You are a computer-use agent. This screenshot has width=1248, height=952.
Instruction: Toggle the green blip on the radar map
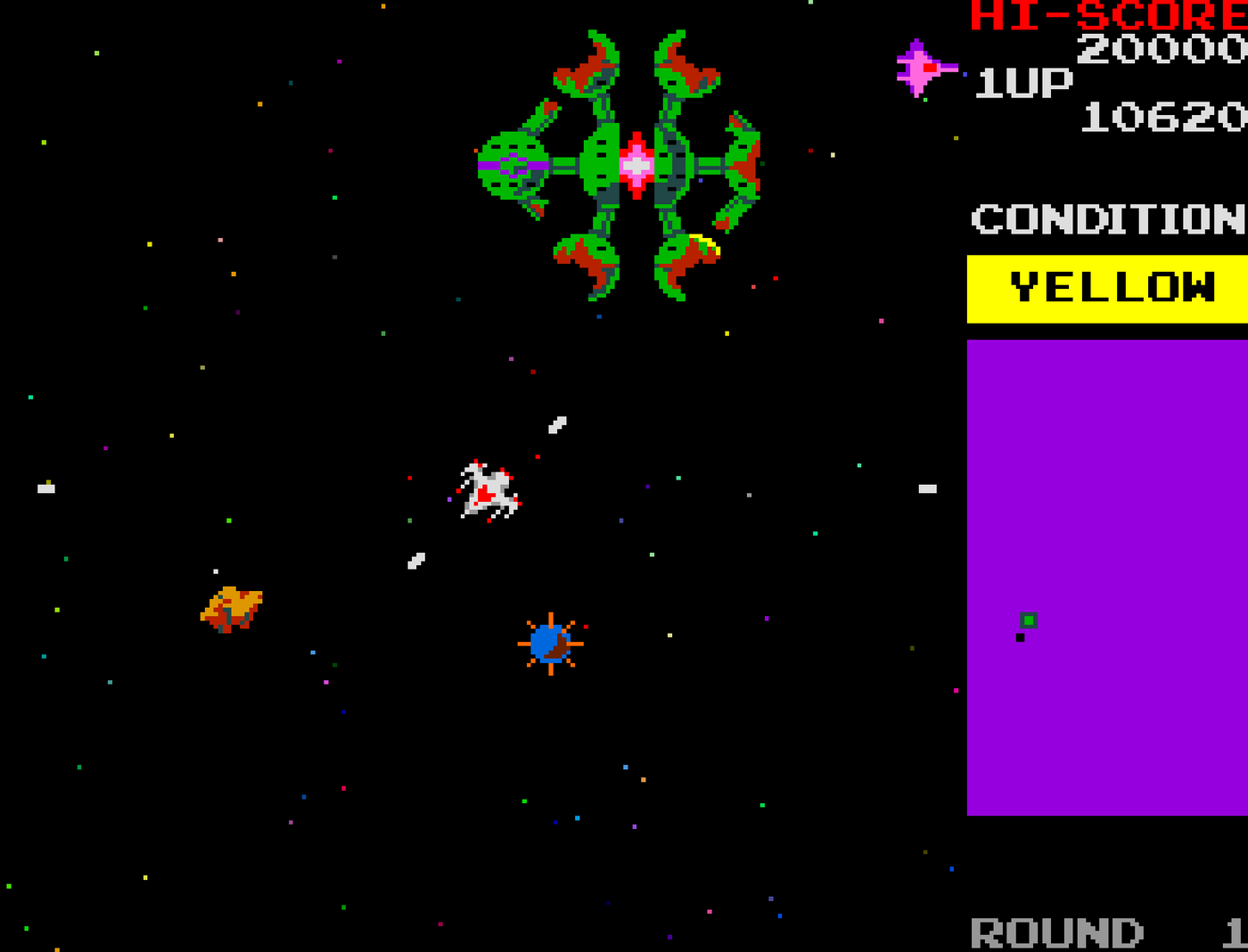(x=1030, y=620)
